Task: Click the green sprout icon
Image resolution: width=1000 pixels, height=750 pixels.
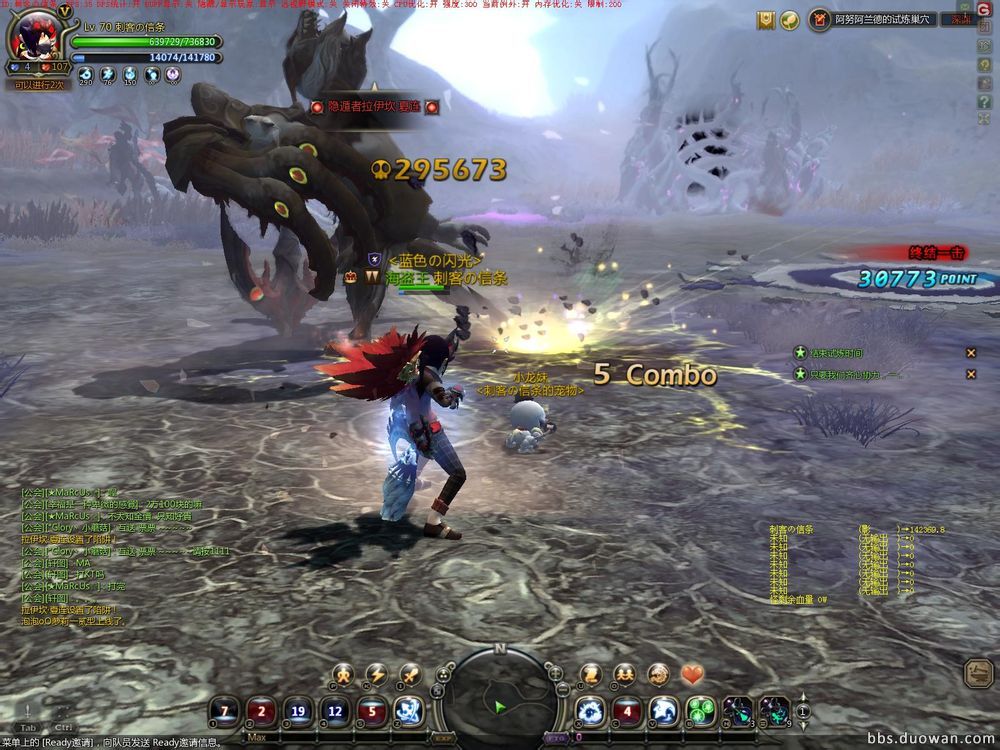Action: [790, 18]
